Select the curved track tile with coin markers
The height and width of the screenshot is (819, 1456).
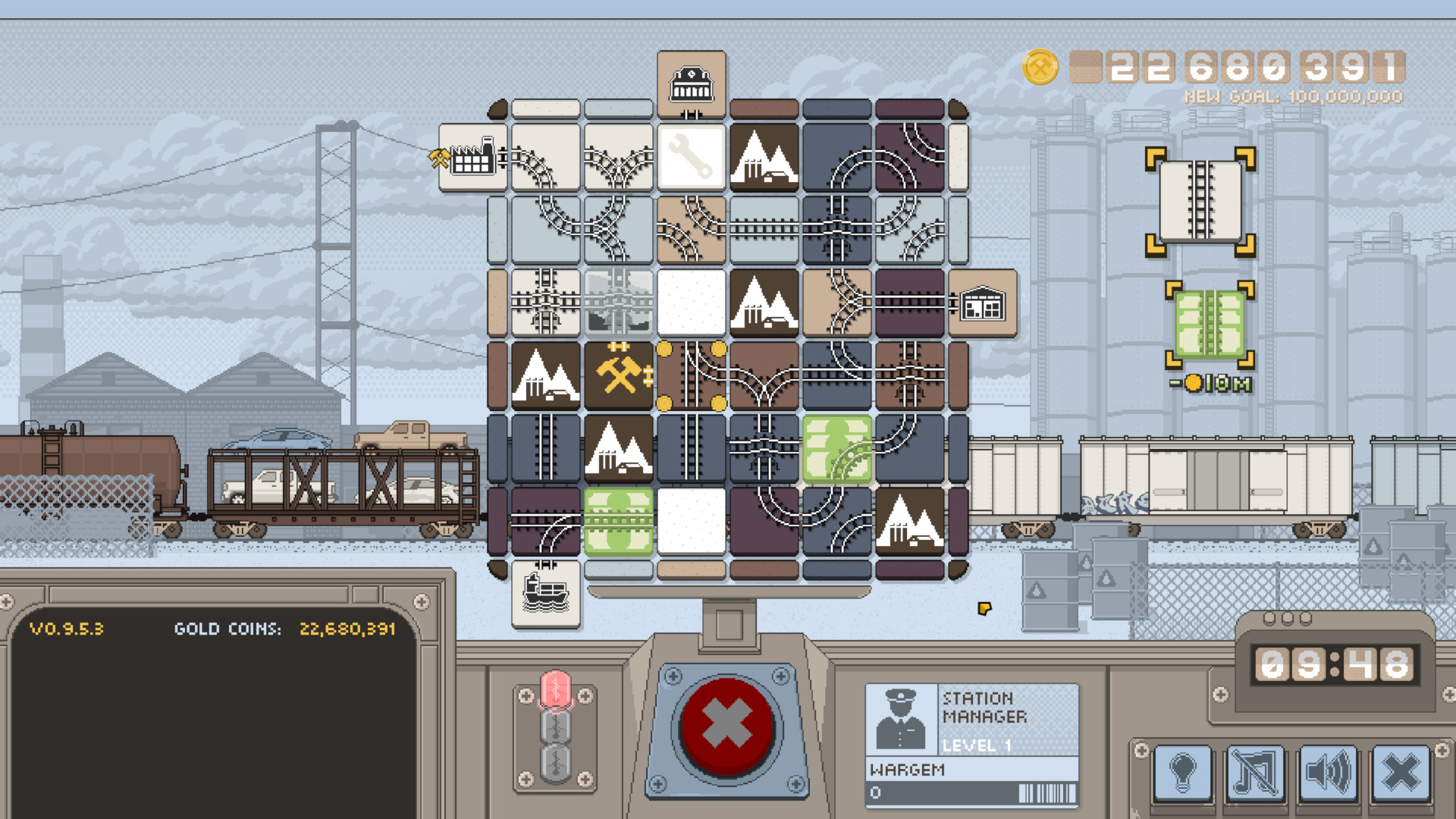[x=691, y=376]
